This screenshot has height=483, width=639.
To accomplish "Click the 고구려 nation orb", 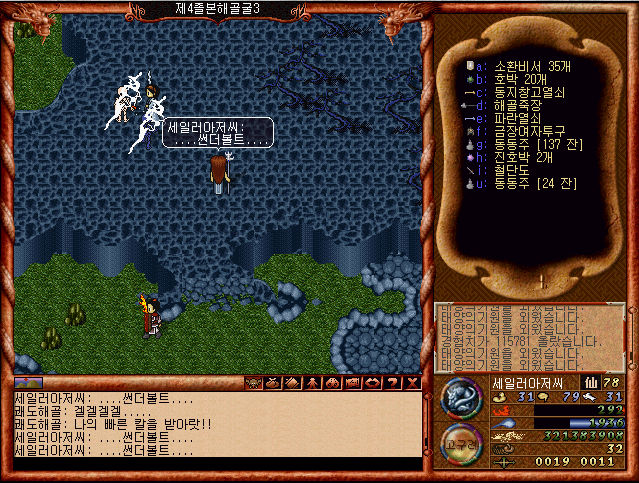I will [461, 440].
